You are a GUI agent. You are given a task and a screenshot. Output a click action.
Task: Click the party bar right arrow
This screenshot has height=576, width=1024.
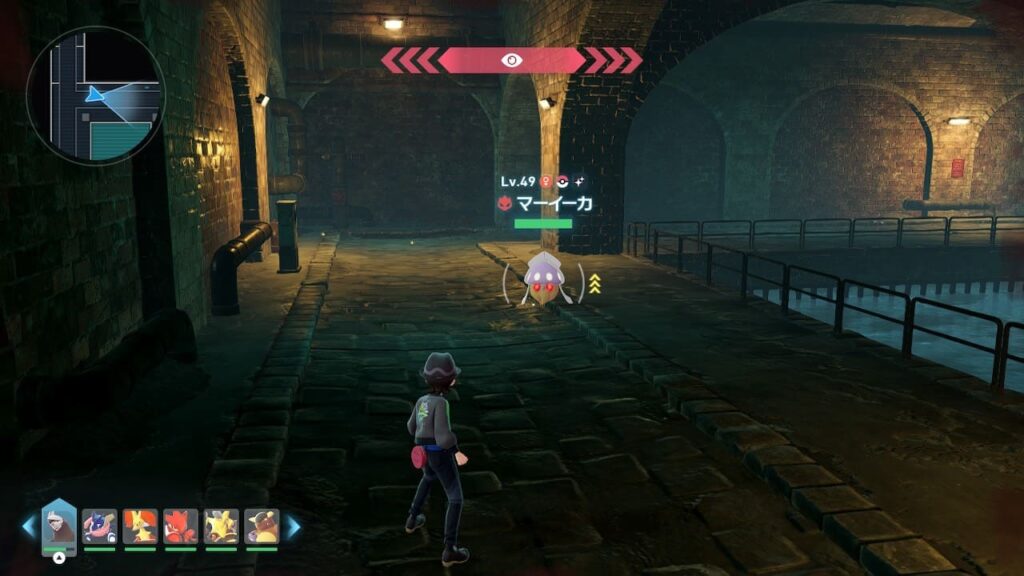pyautogui.click(x=293, y=527)
